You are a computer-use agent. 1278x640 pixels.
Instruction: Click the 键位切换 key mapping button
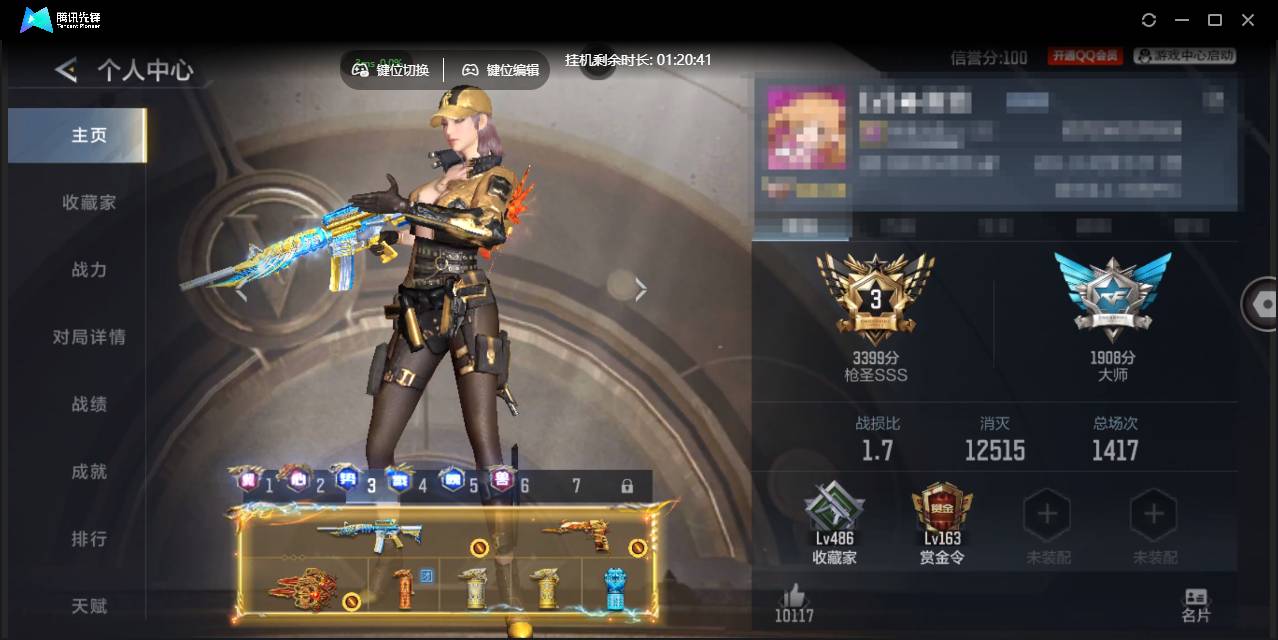pyautogui.click(x=391, y=70)
